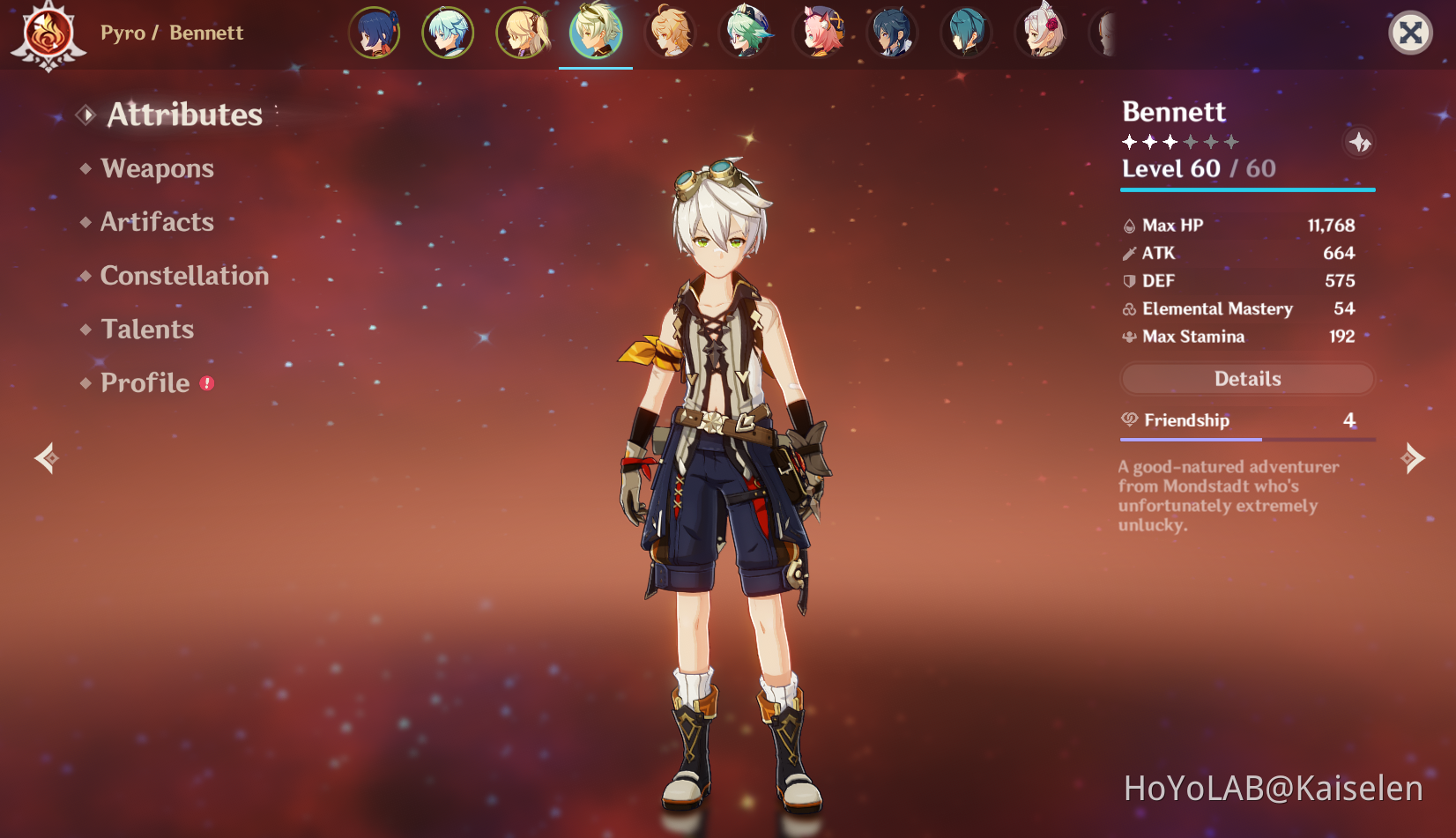Choose Chongyun's light-blue hair portrait

click(448, 33)
